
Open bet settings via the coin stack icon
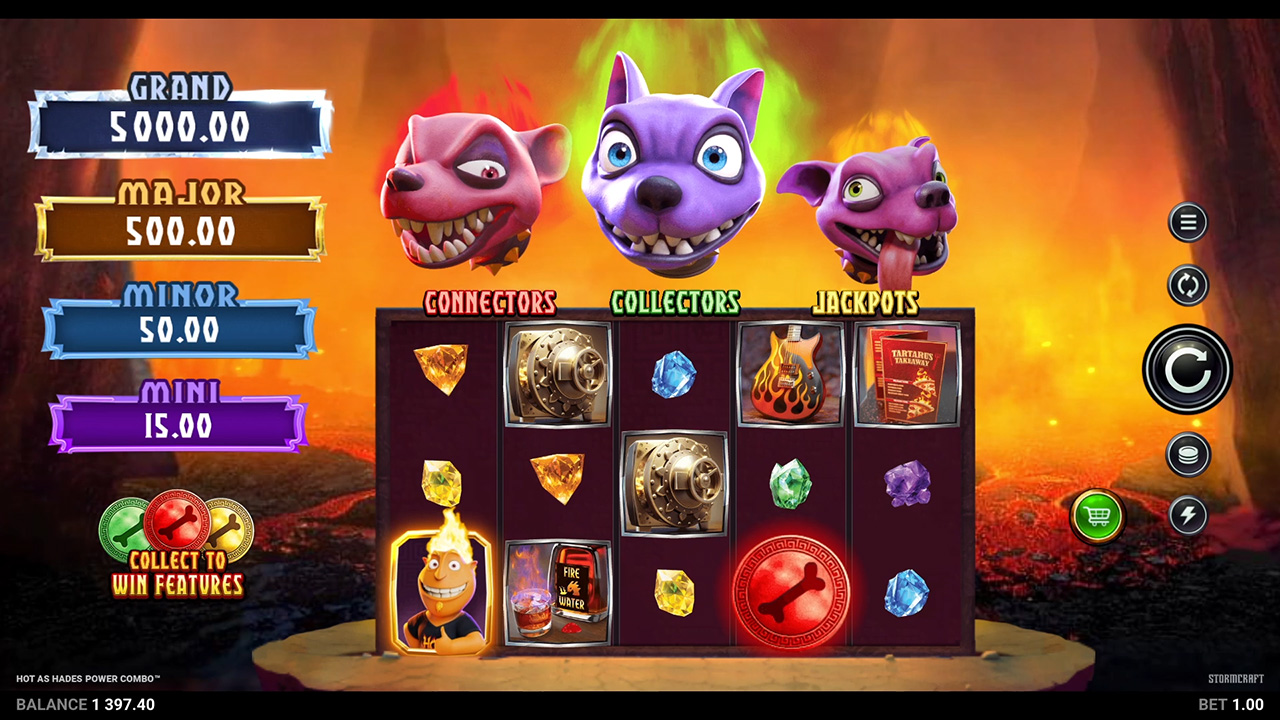click(1187, 452)
